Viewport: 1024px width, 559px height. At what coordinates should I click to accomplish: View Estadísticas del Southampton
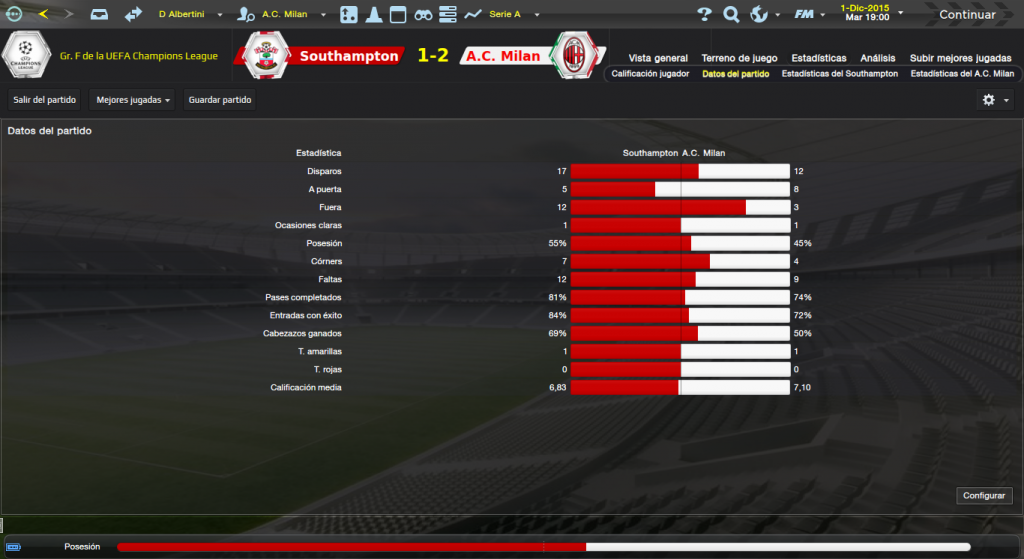pyautogui.click(x=839, y=74)
